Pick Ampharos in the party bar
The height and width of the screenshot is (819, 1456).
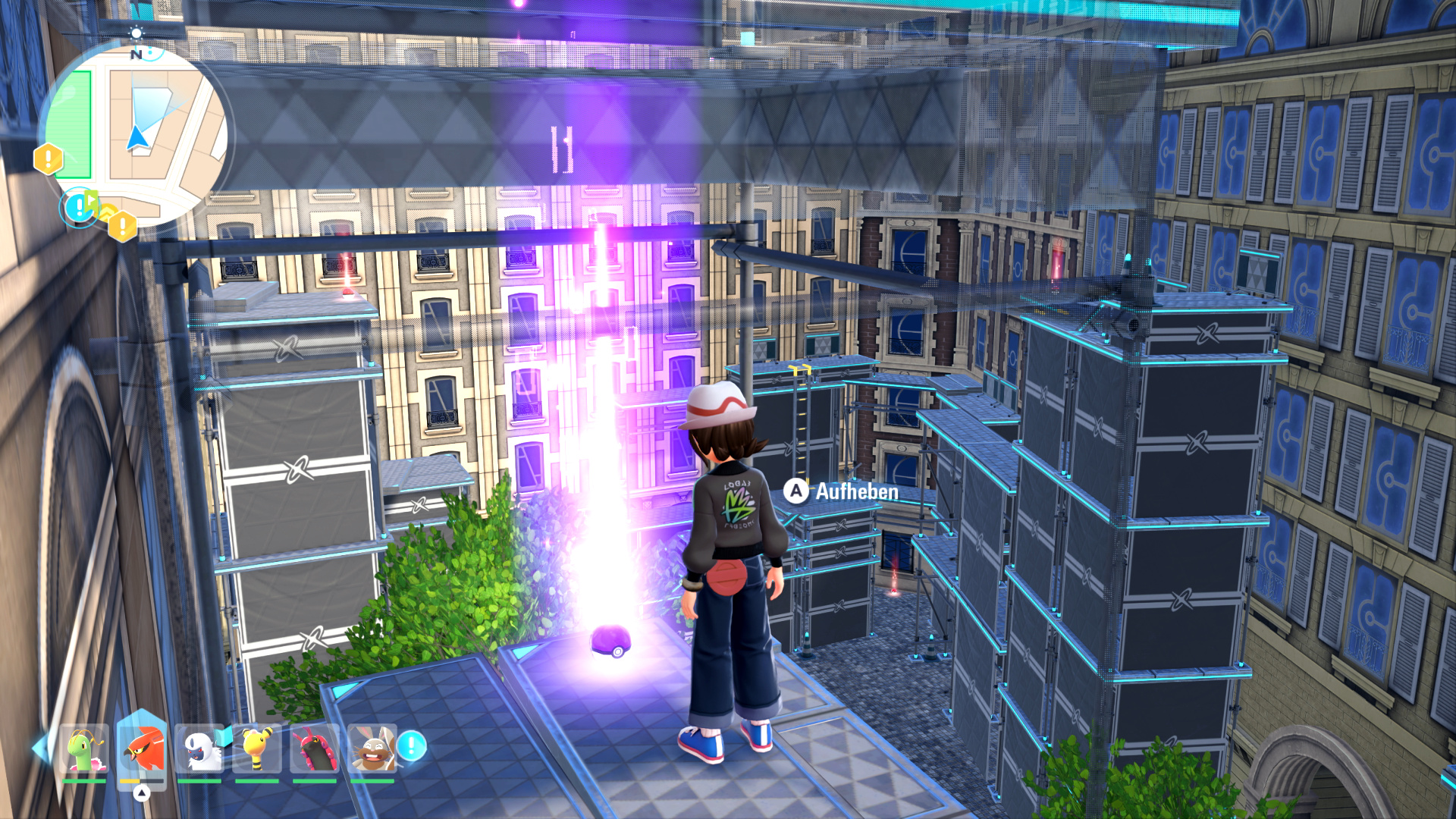[257, 749]
